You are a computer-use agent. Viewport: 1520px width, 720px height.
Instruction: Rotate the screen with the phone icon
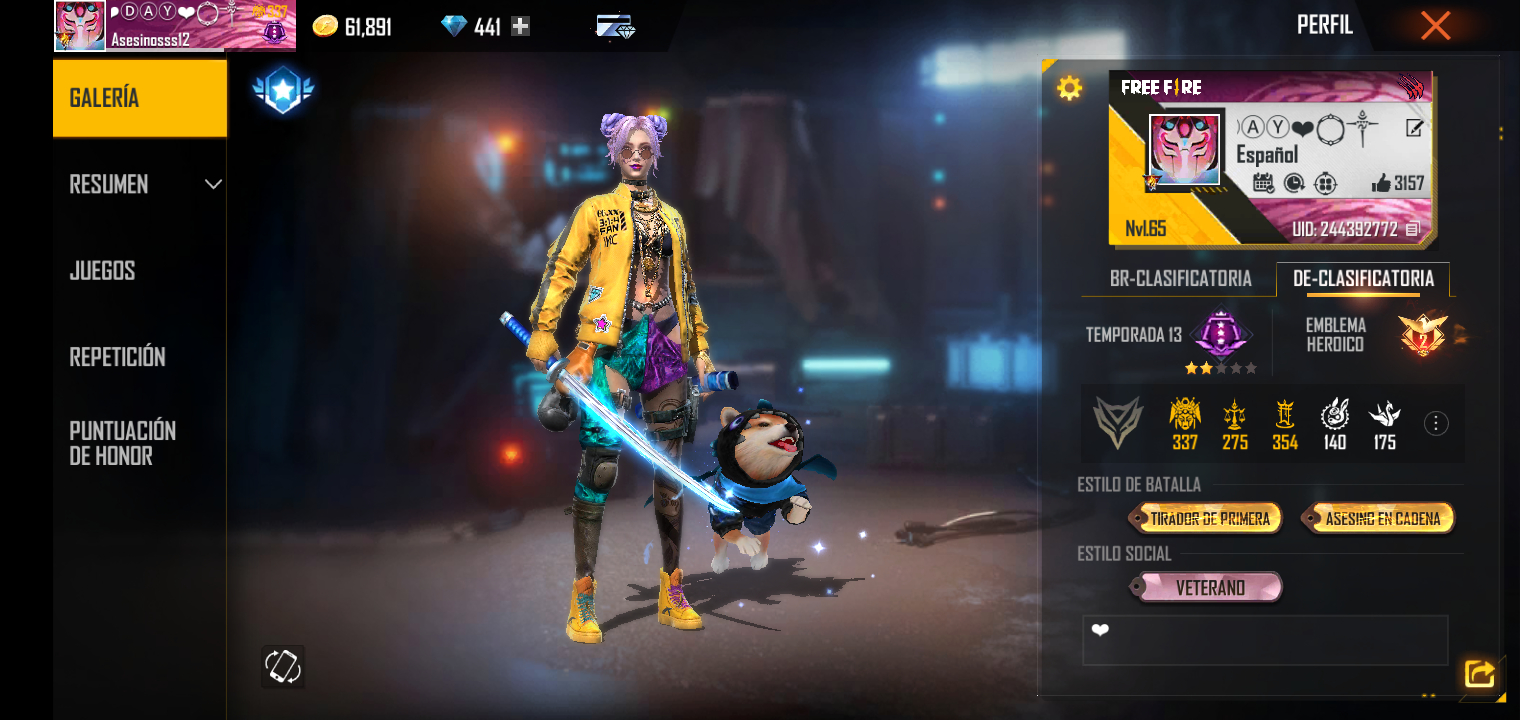[283, 666]
